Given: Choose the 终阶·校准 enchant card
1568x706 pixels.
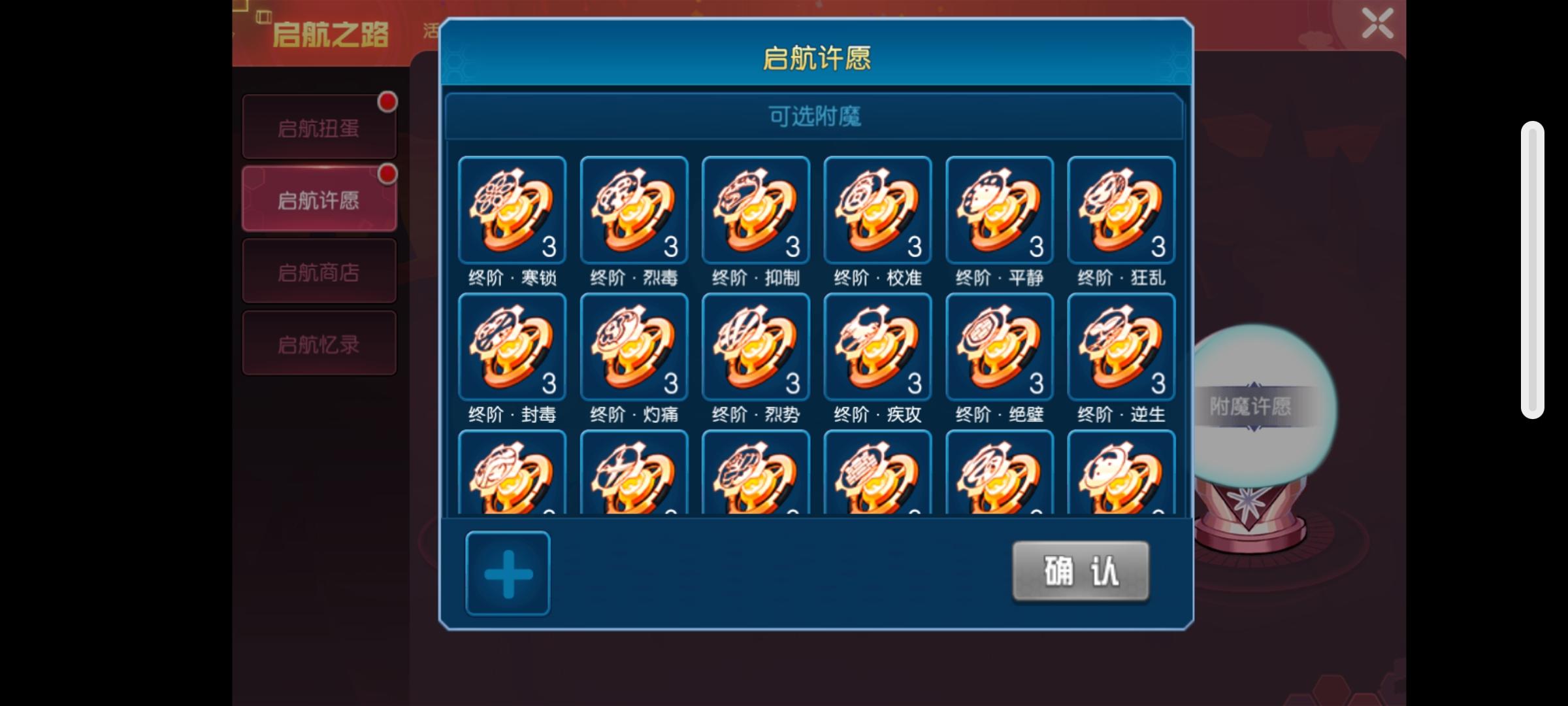Looking at the screenshot, I should pos(876,210).
